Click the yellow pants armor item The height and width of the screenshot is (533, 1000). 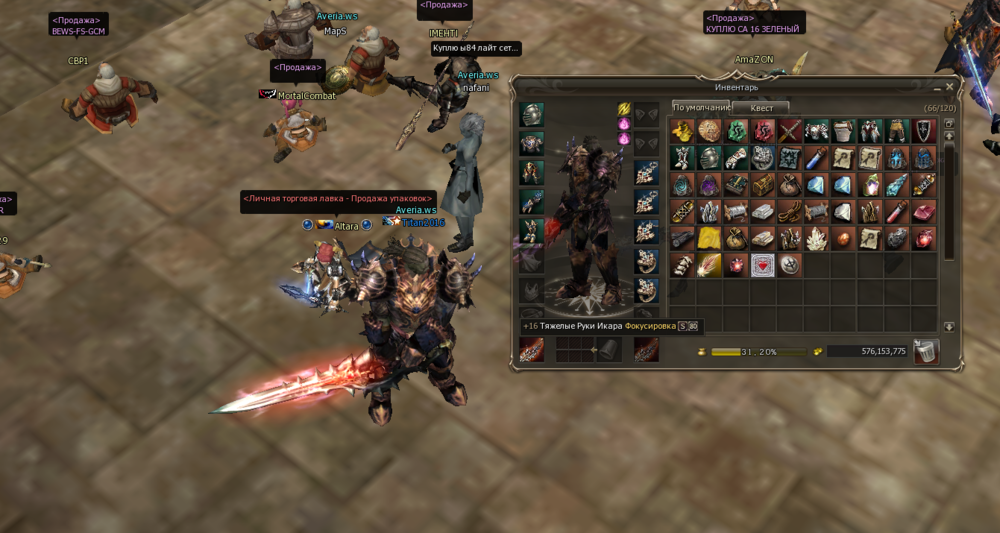pyautogui.click(x=897, y=131)
